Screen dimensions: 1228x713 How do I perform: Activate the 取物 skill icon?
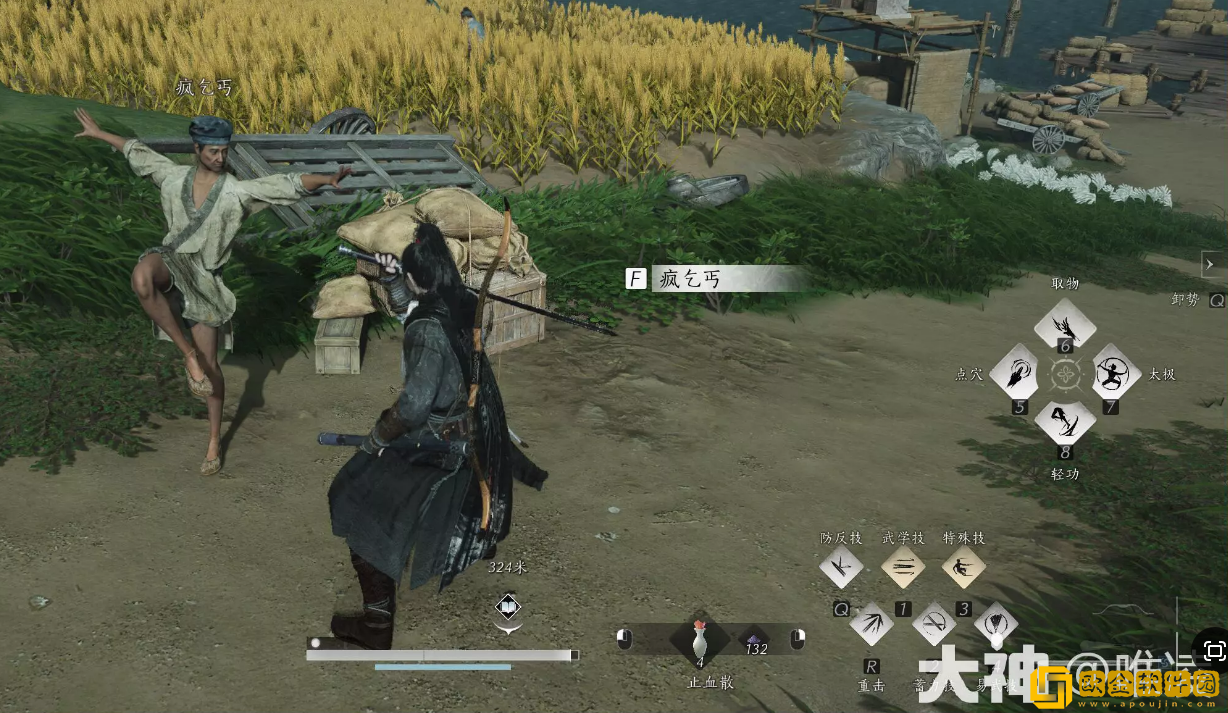1065,325
